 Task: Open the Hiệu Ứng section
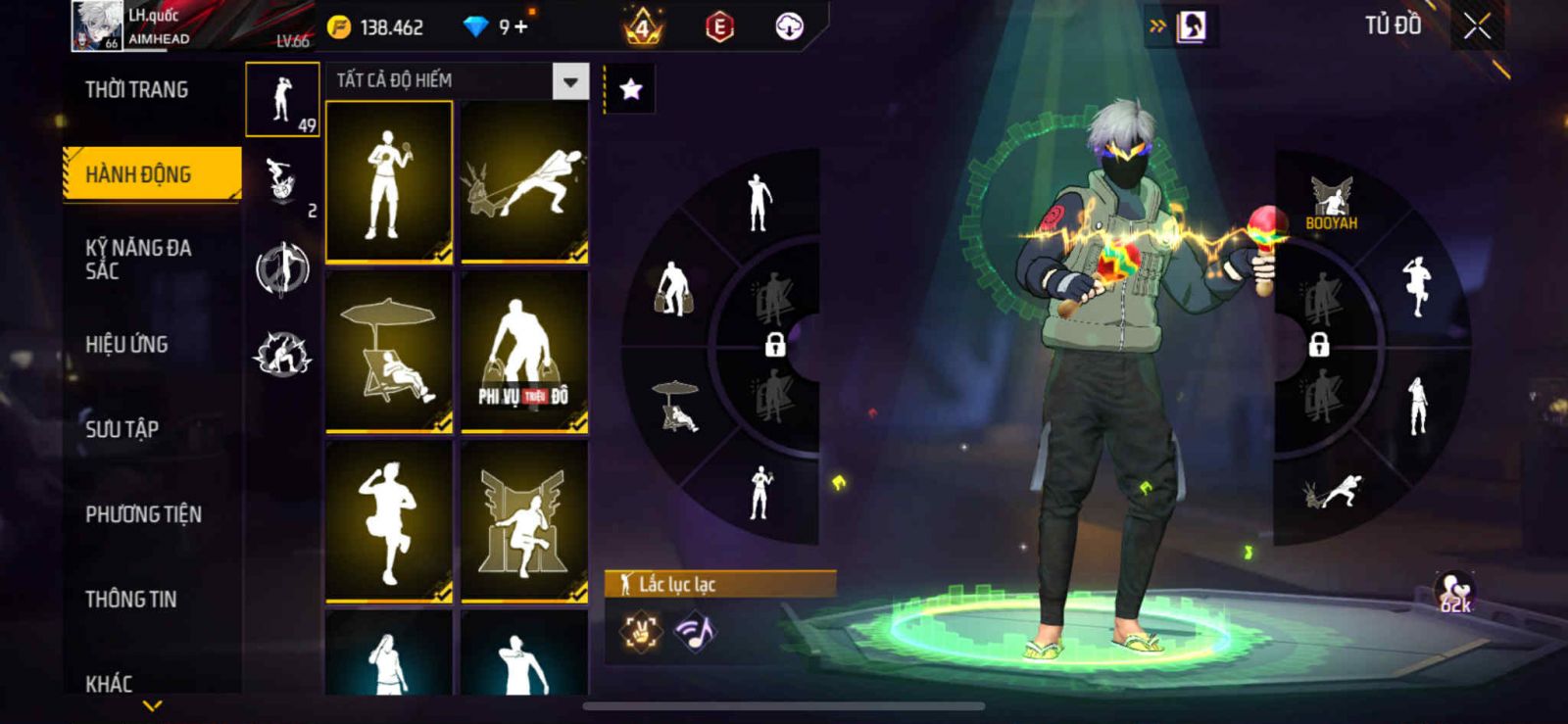click(126, 344)
